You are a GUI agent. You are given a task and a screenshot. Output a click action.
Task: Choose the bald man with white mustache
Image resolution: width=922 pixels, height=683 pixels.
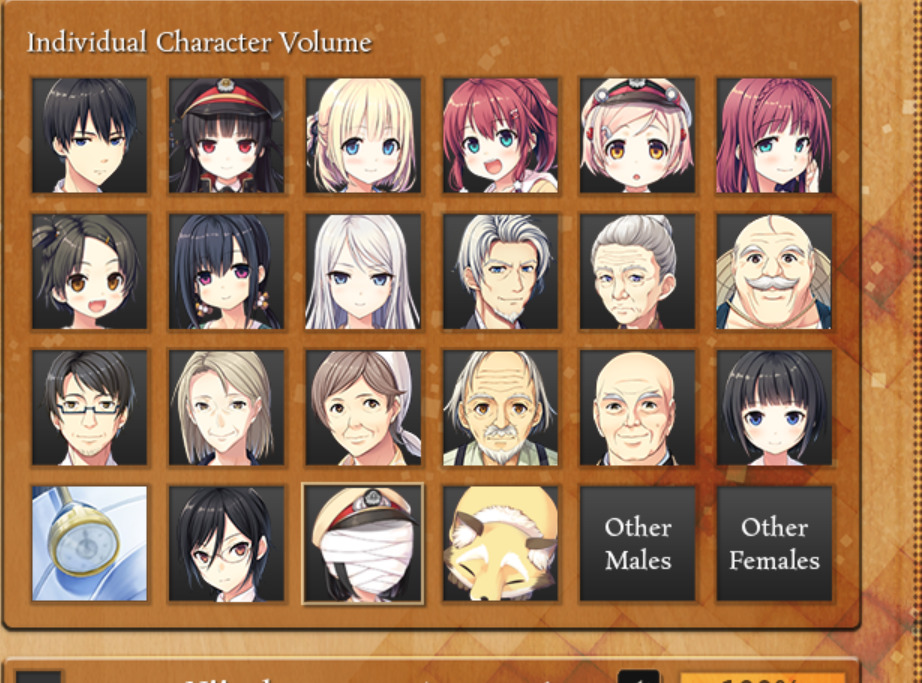click(x=774, y=272)
